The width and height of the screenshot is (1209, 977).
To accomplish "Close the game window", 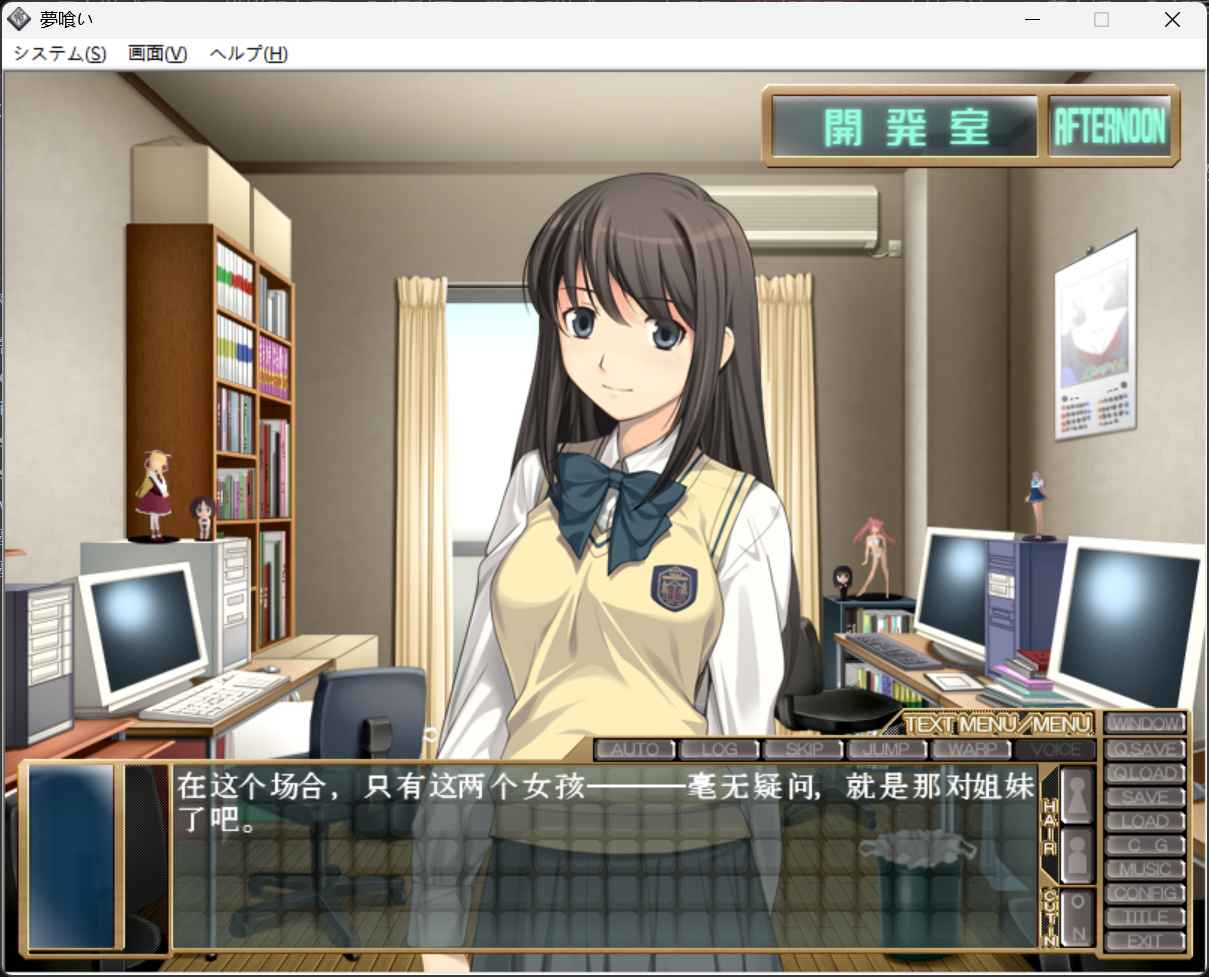I will tap(1172, 20).
